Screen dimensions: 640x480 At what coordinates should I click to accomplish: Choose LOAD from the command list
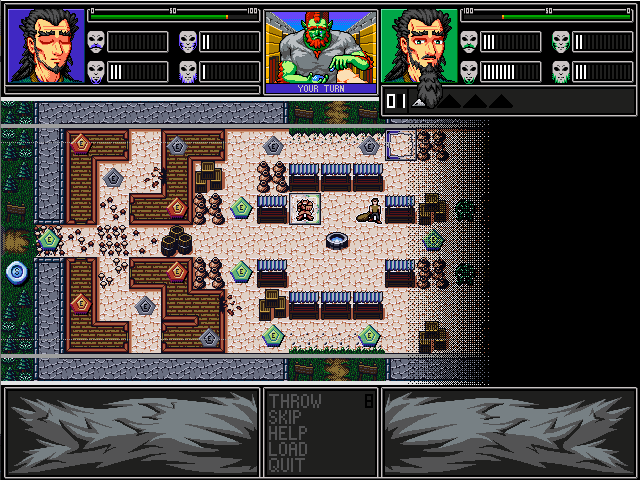(288, 450)
